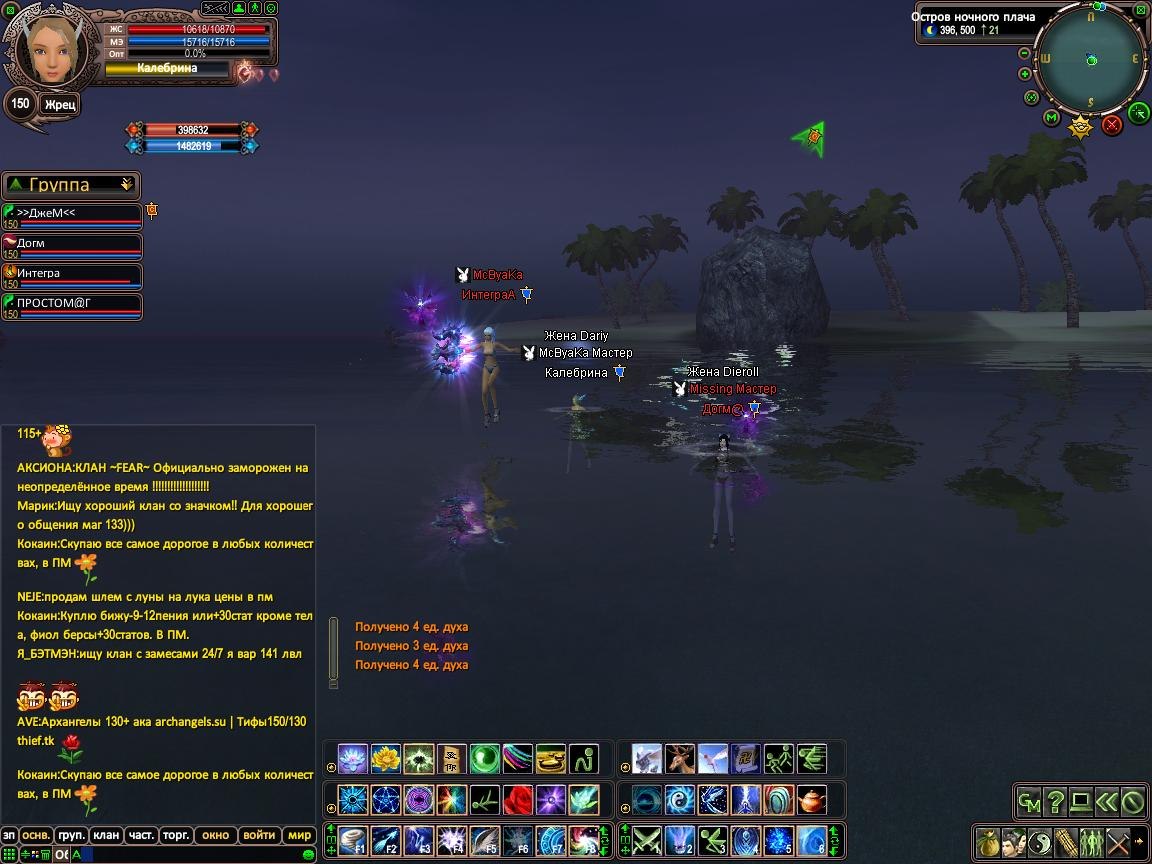This screenshot has height=864, width=1152.
Task: Summon the deer mount from the hotbar
Action: (x=679, y=759)
